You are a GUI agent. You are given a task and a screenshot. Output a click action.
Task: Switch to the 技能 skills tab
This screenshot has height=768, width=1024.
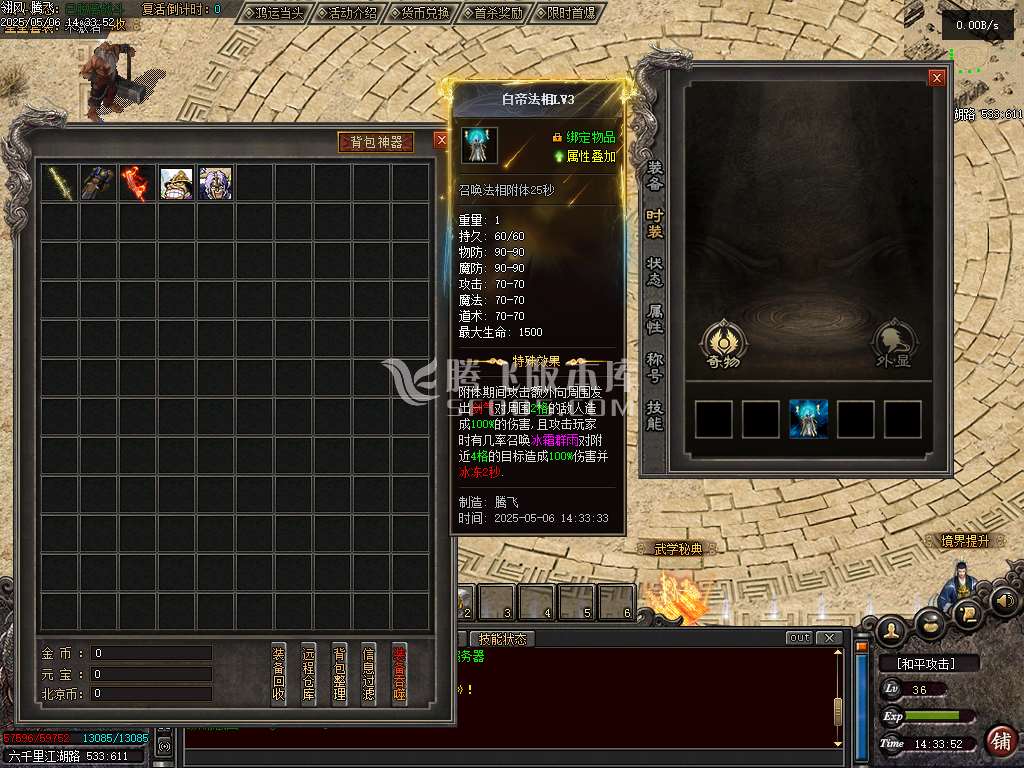[655, 414]
